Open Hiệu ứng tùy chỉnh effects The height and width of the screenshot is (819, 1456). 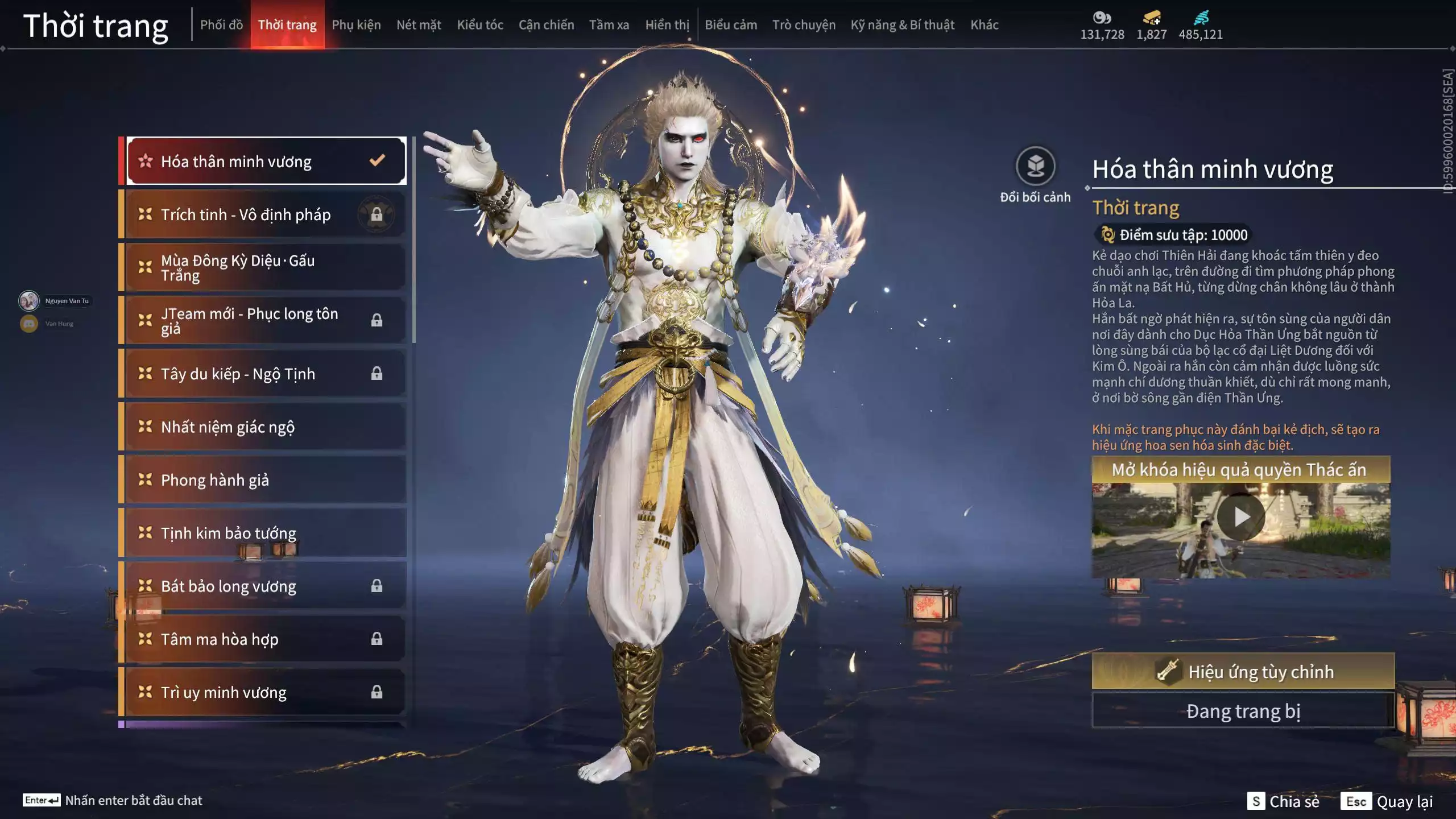pos(1243,672)
